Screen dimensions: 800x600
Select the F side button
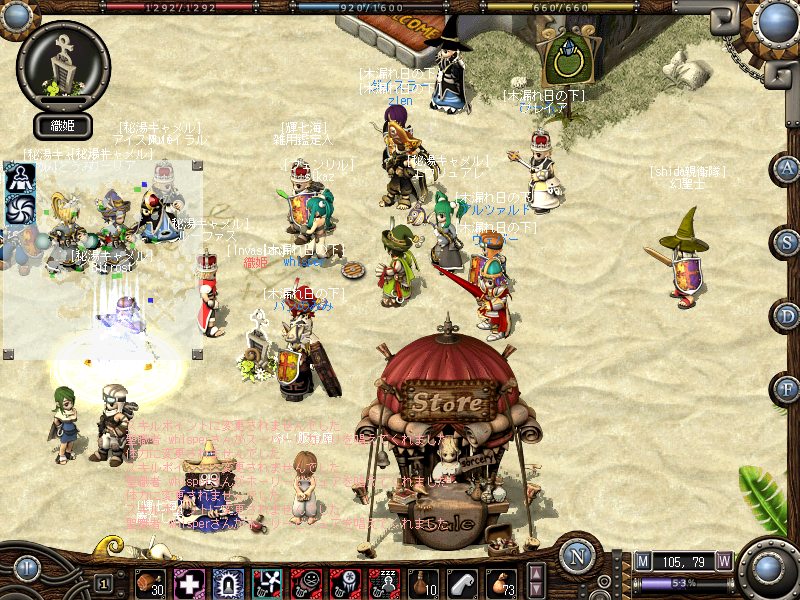point(789,388)
